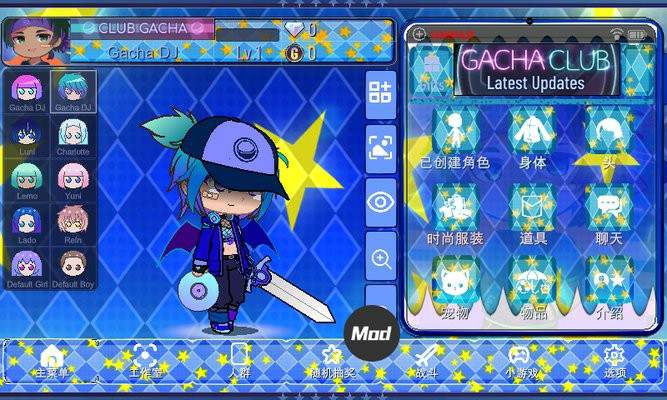Click the magnifier zoom-in button
This screenshot has height=400, width=667.
381,259
